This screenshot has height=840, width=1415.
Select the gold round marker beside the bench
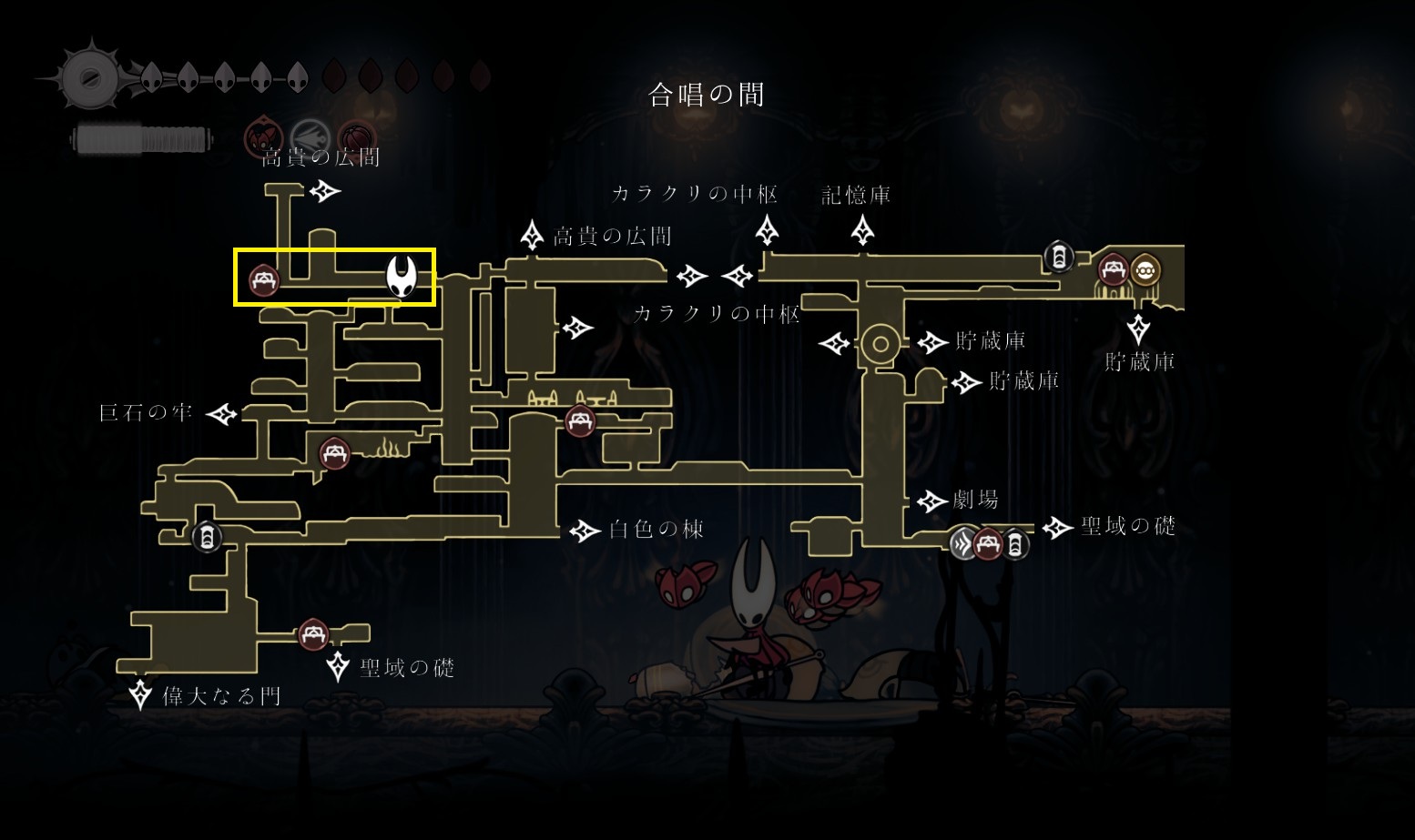[1145, 270]
